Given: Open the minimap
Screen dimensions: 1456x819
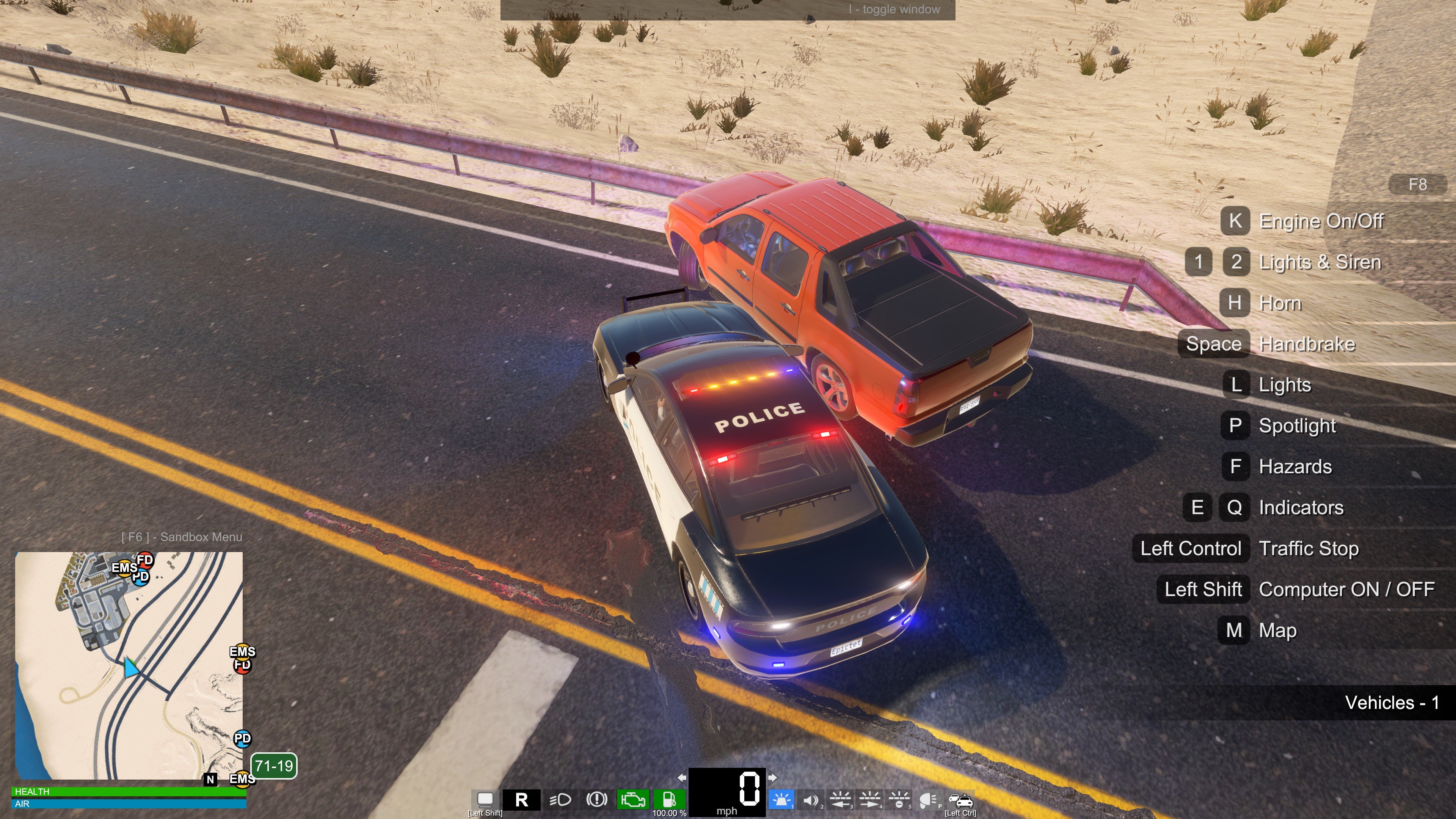Looking at the screenshot, I should coord(129,666).
